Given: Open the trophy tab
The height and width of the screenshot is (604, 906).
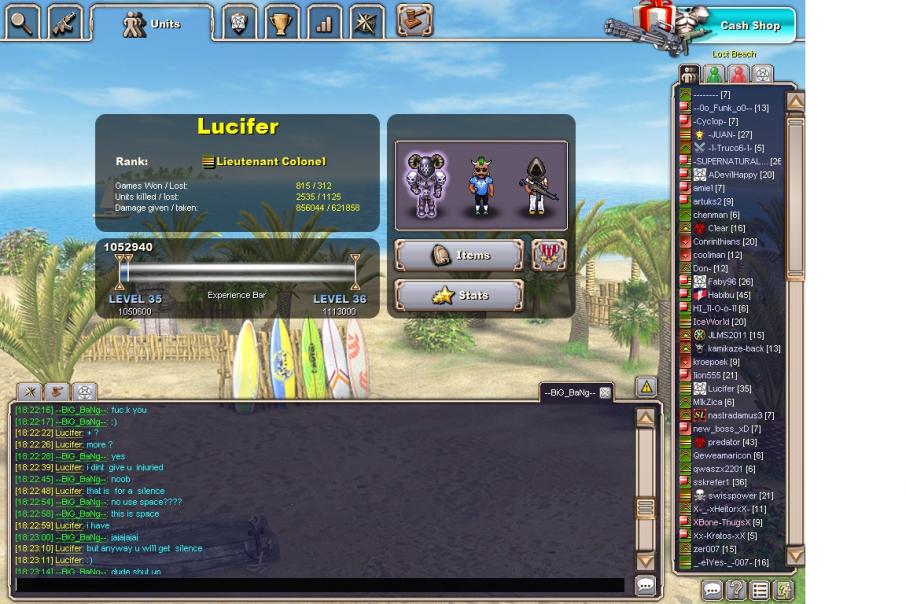Looking at the screenshot, I should click(x=281, y=20).
